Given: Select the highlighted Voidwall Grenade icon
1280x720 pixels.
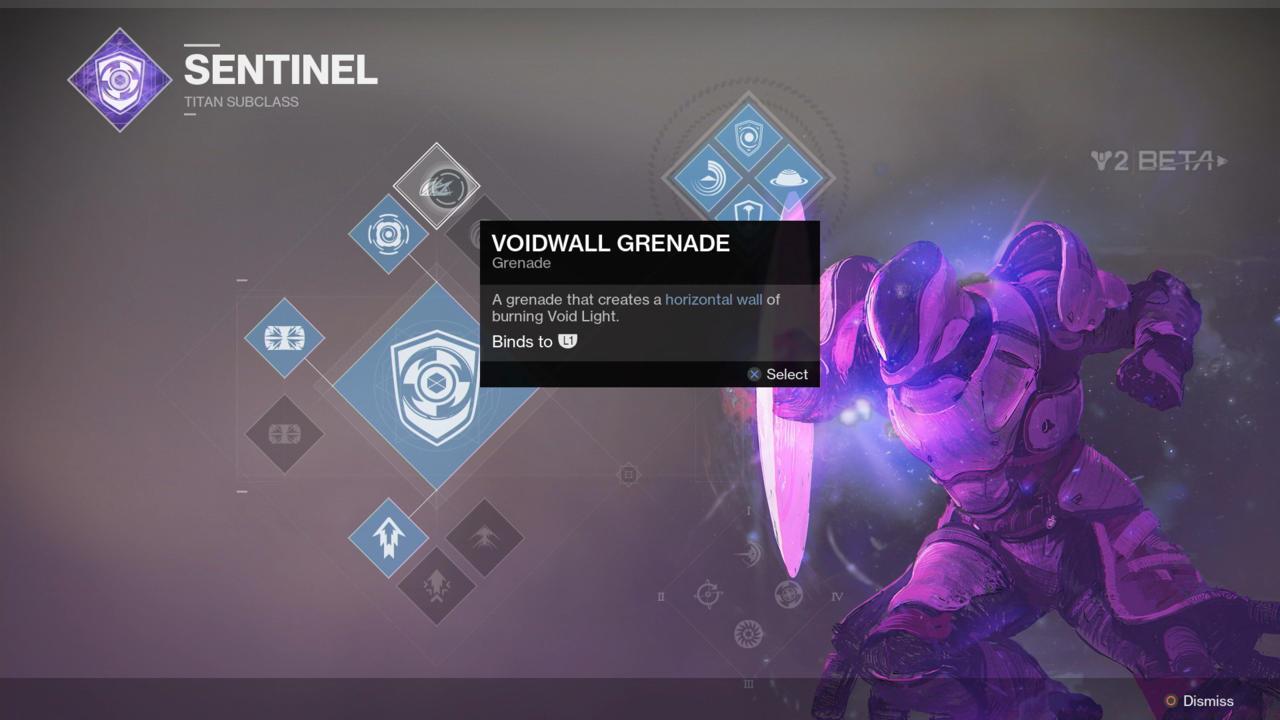Looking at the screenshot, I should (440, 188).
